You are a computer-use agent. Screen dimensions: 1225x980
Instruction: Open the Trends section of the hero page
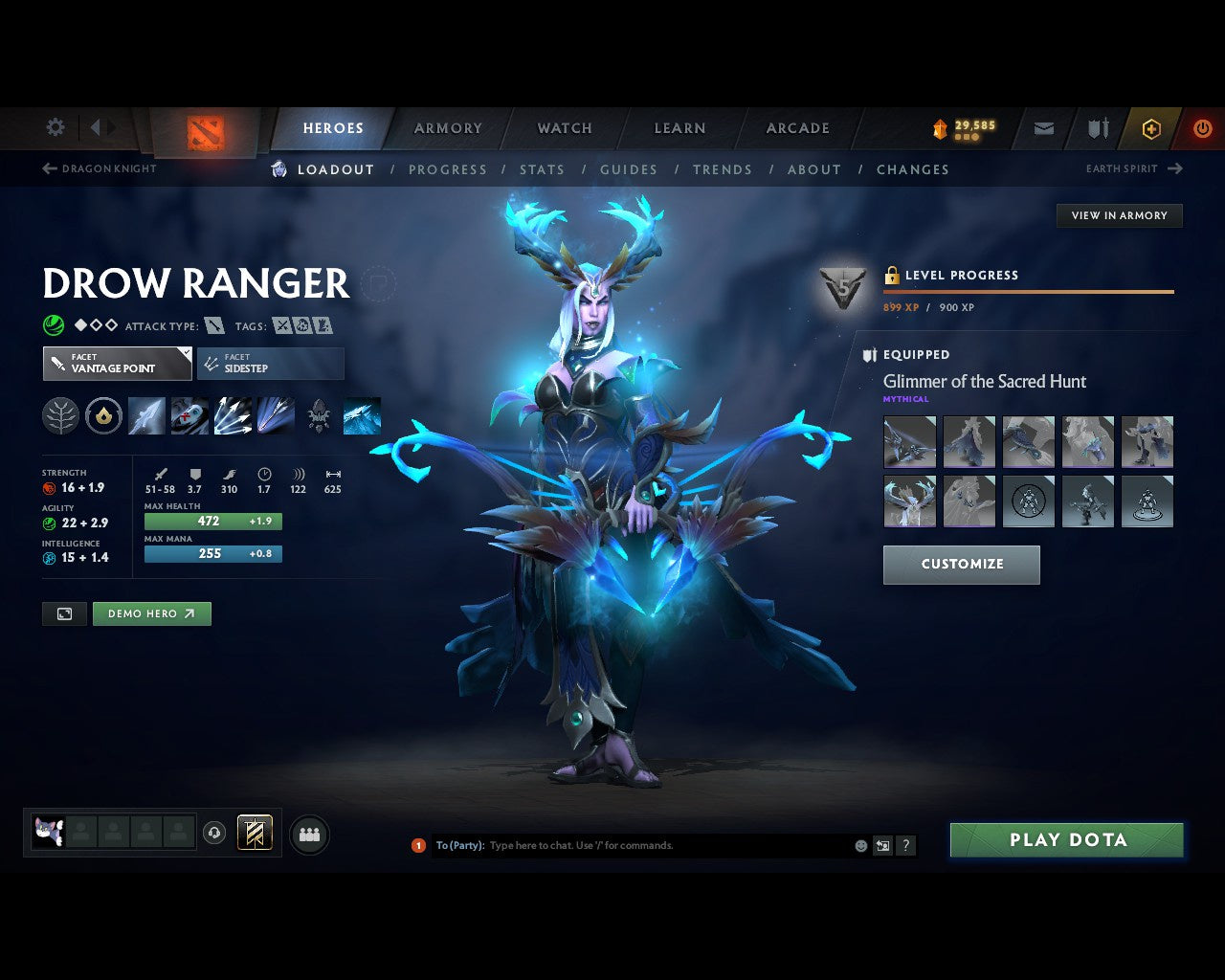(723, 169)
